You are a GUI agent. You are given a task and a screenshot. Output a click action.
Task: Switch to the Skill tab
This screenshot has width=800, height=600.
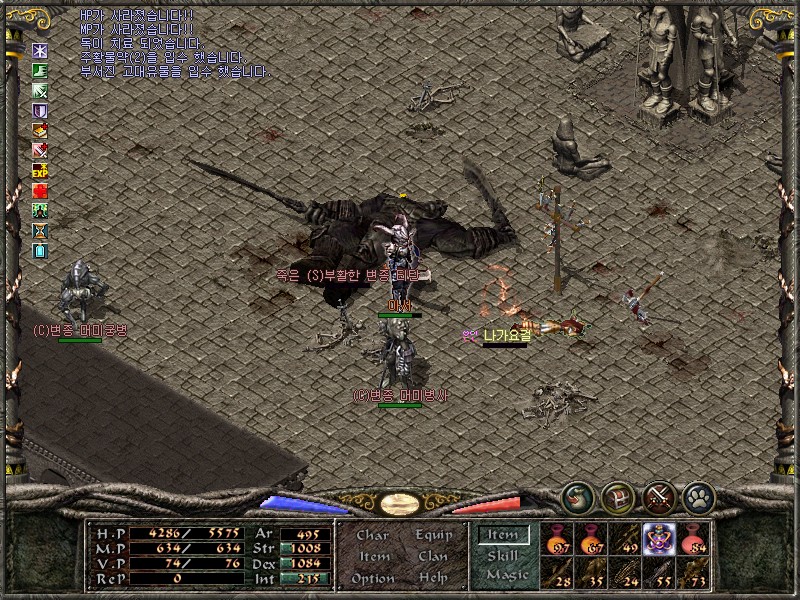[x=503, y=555]
